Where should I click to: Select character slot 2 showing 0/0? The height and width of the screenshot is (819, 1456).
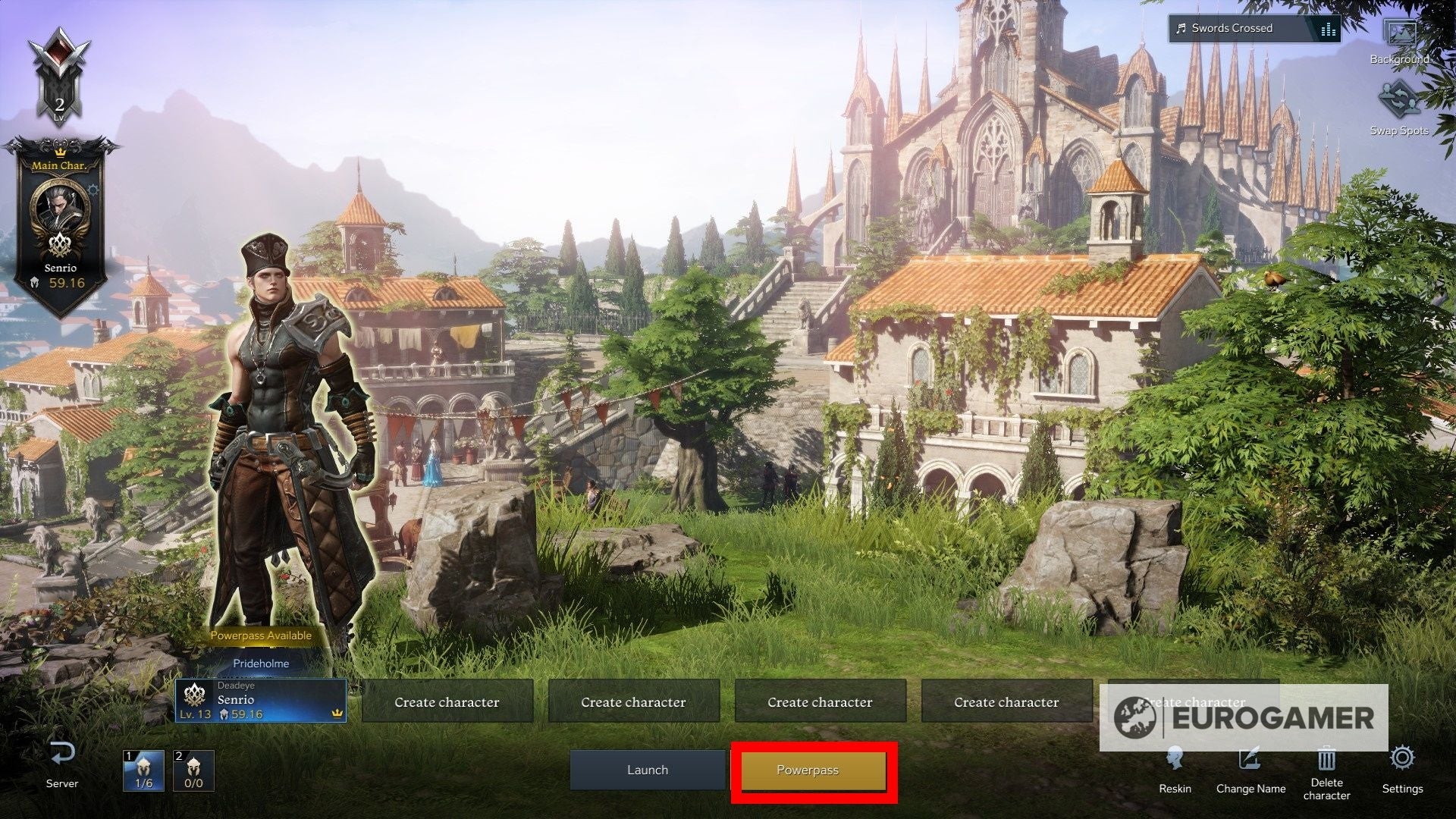(x=193, y=769)
